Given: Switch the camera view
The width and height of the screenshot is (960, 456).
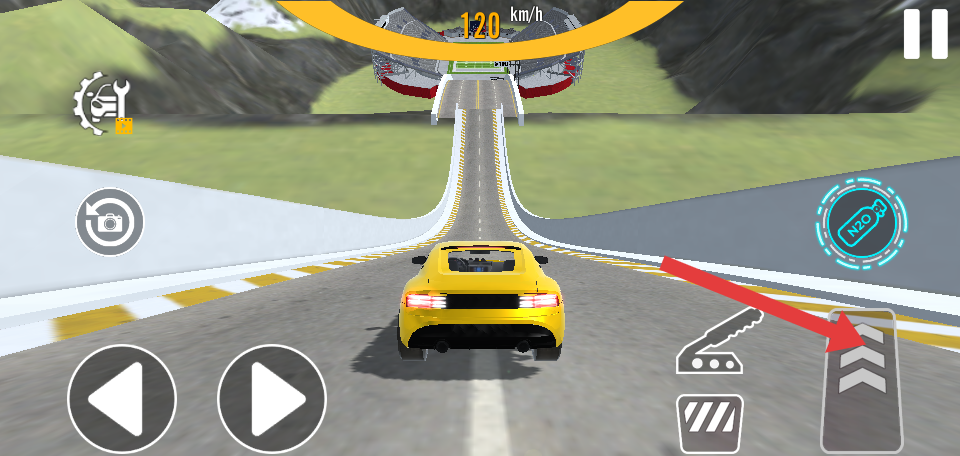Looking at the screenshot, I should (109, 221).
